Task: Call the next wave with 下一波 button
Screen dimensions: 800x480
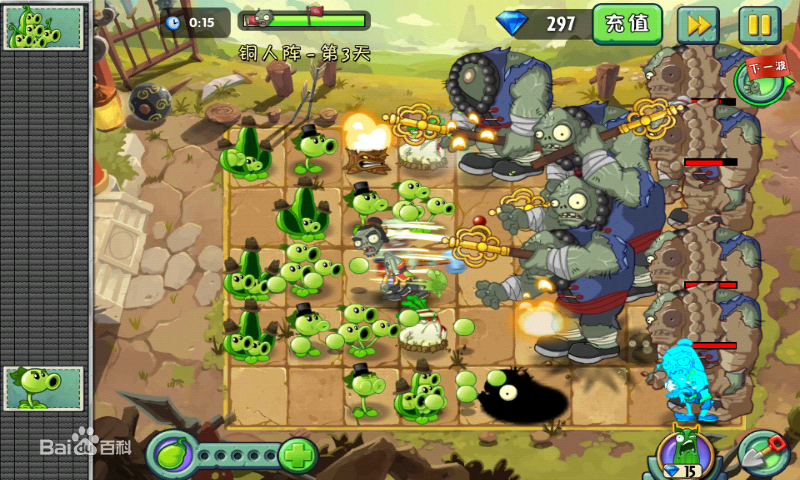Action: (765, 77)
